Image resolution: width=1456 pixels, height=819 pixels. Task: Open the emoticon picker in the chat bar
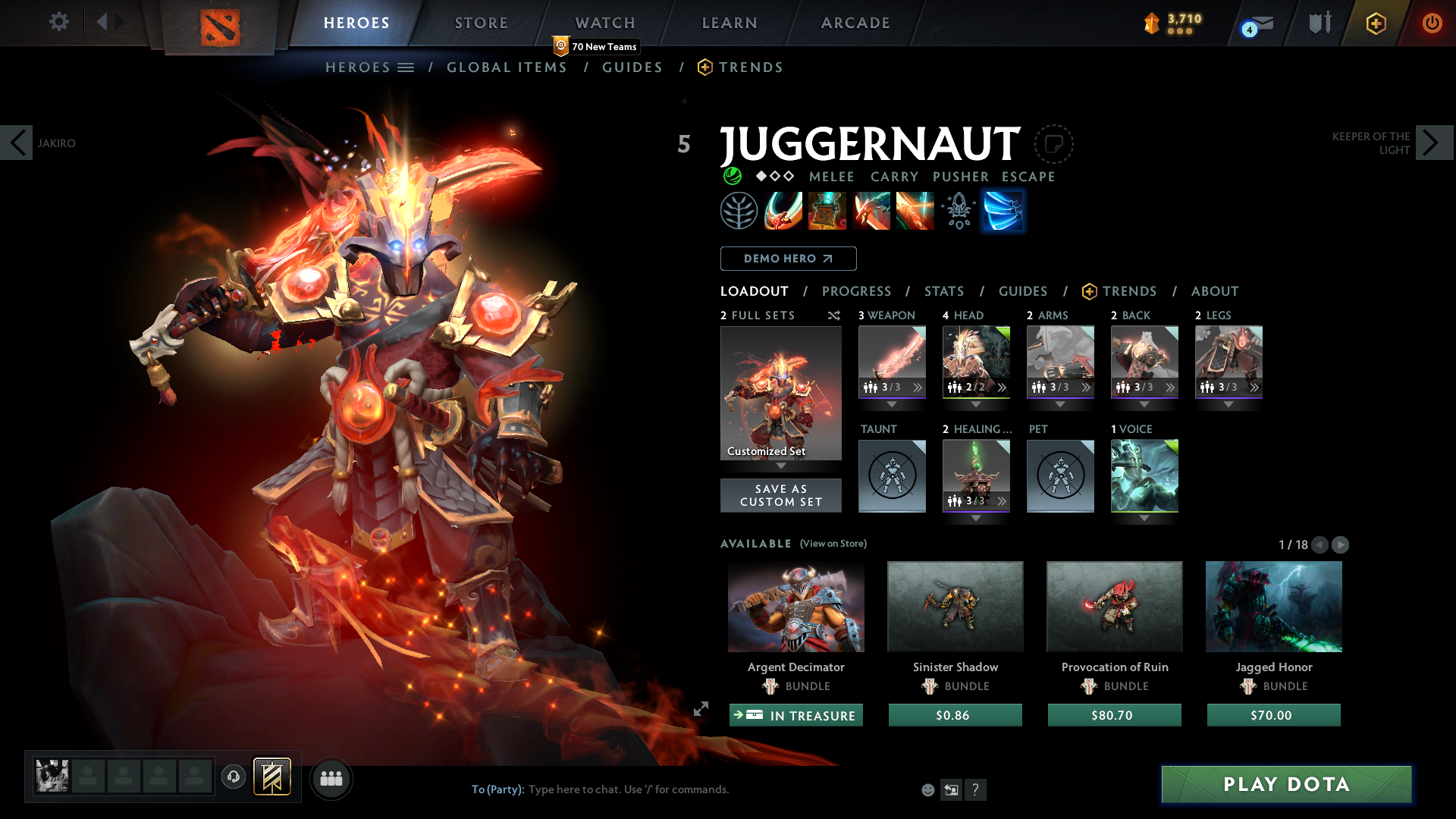coord(927,789)
